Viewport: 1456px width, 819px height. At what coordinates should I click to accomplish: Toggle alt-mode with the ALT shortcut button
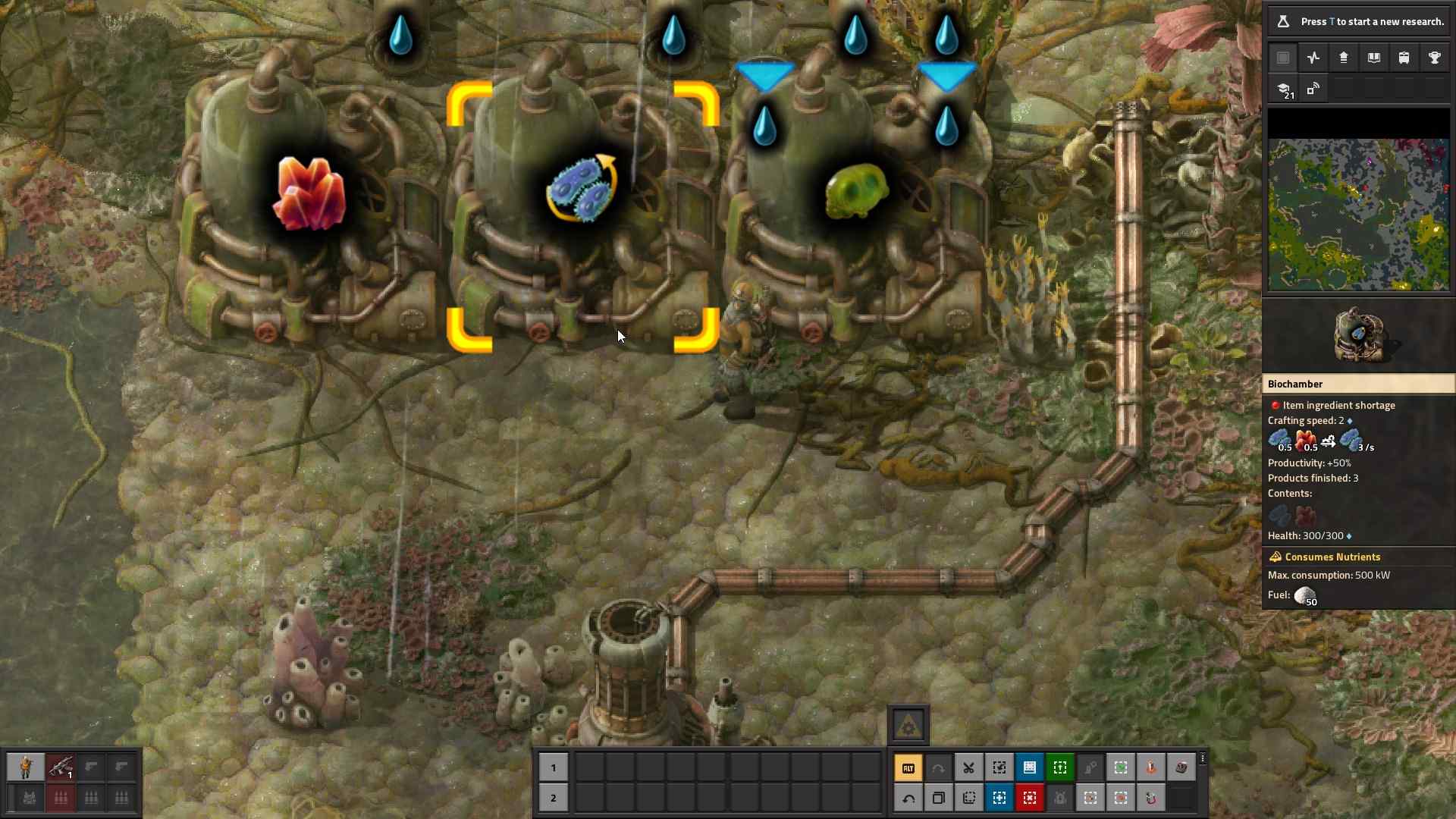(908, 767)
